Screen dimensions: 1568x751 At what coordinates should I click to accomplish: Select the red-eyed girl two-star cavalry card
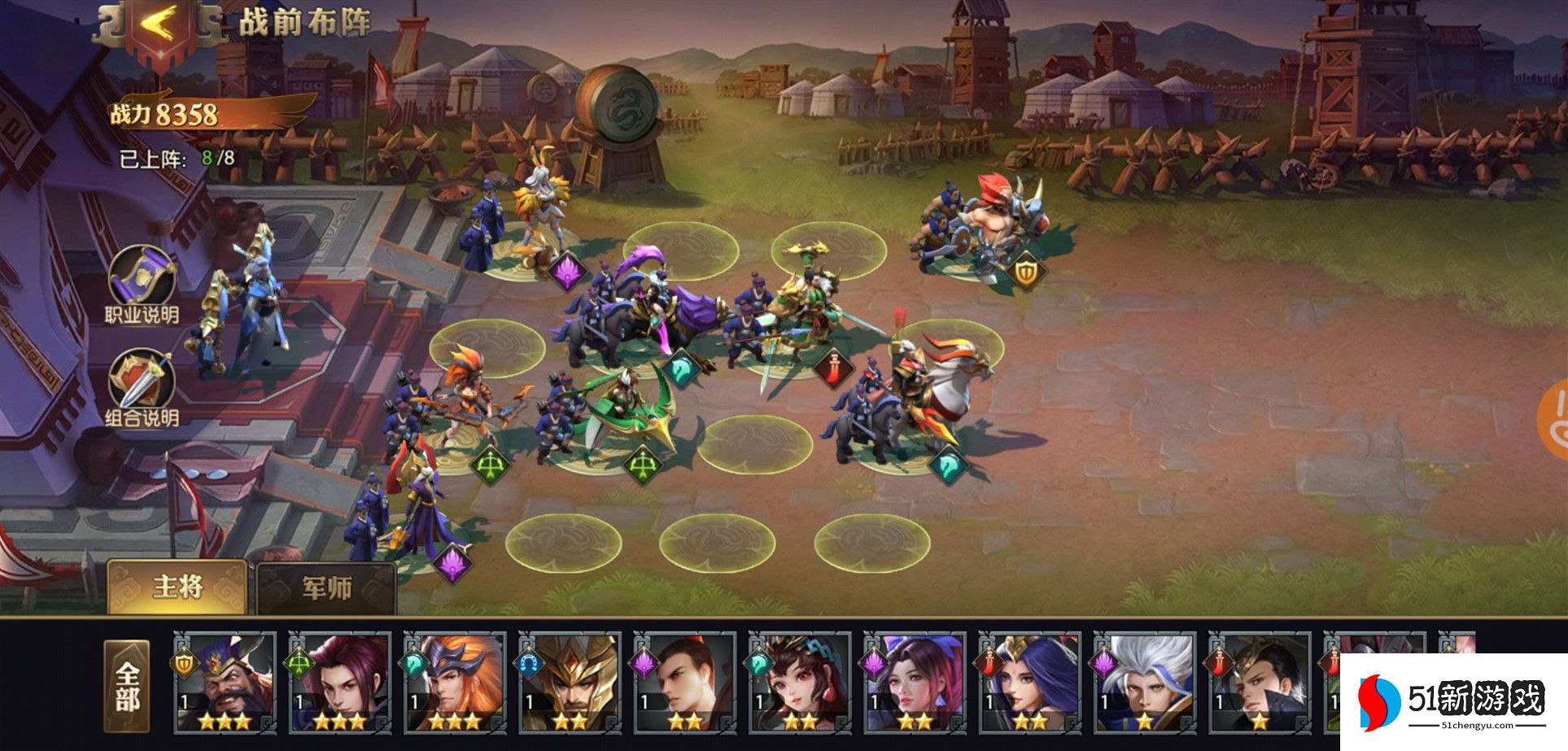[800, 683]
